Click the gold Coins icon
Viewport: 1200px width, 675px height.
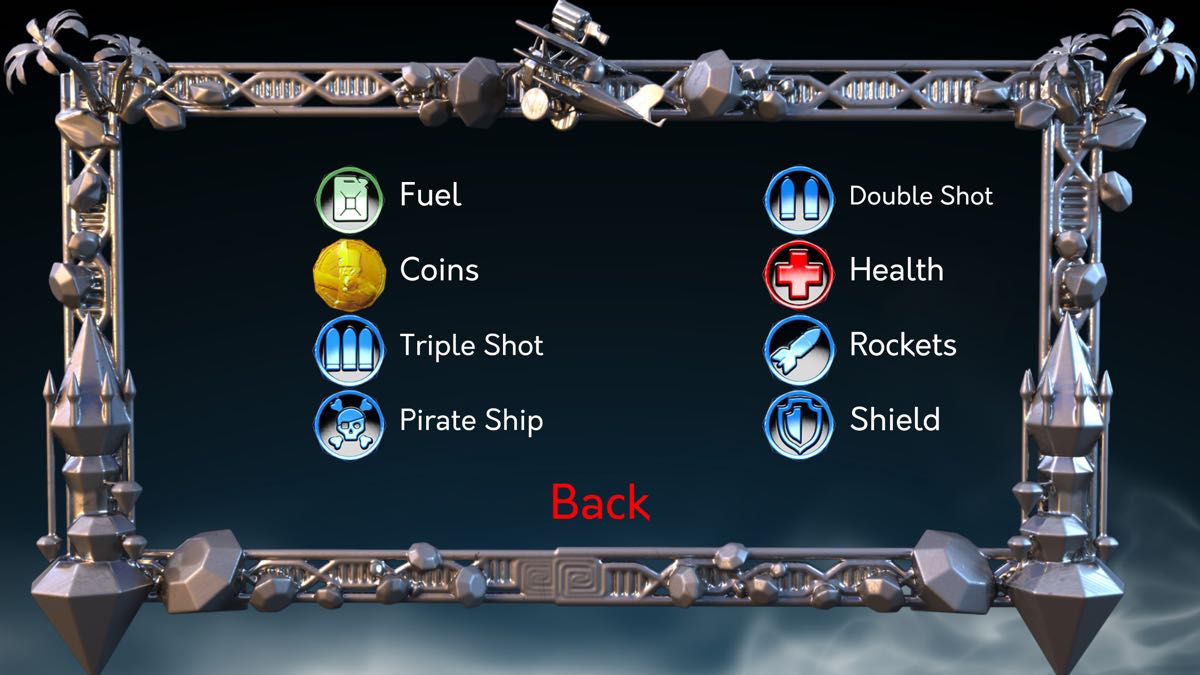coord(349,271)
